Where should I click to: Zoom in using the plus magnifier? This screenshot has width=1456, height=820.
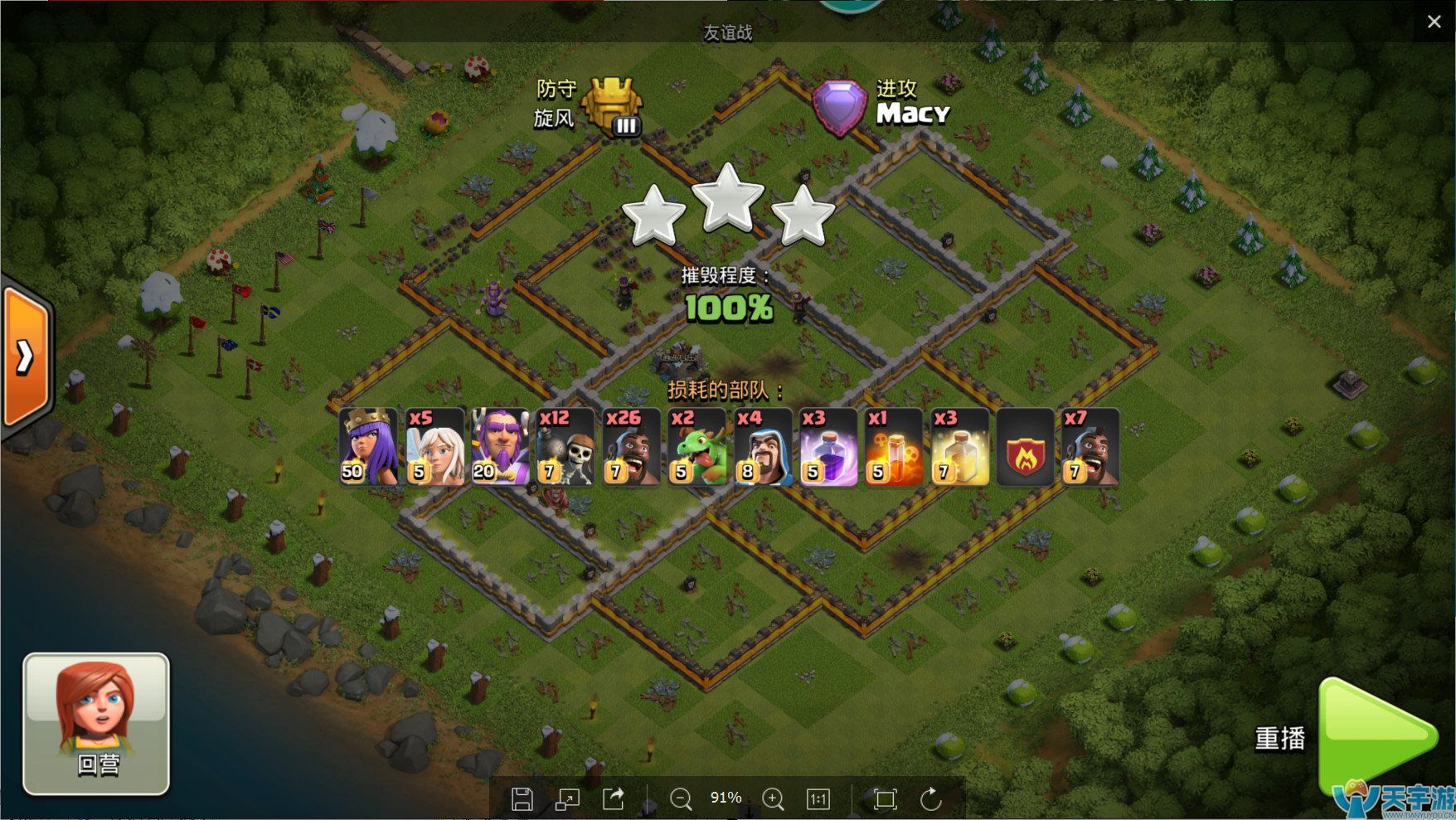coord(773,798)
